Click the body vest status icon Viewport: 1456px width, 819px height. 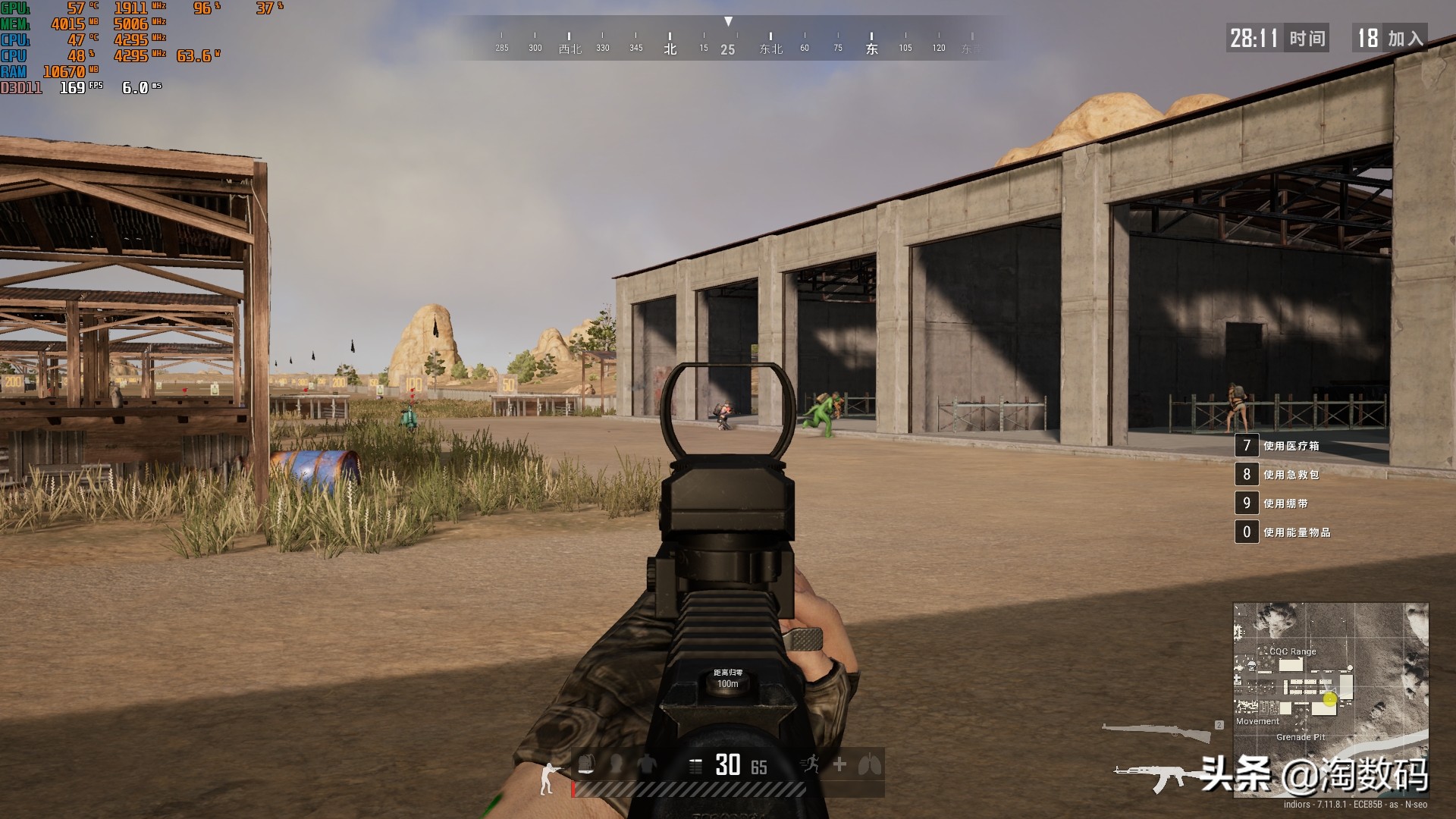click(646, 764)
